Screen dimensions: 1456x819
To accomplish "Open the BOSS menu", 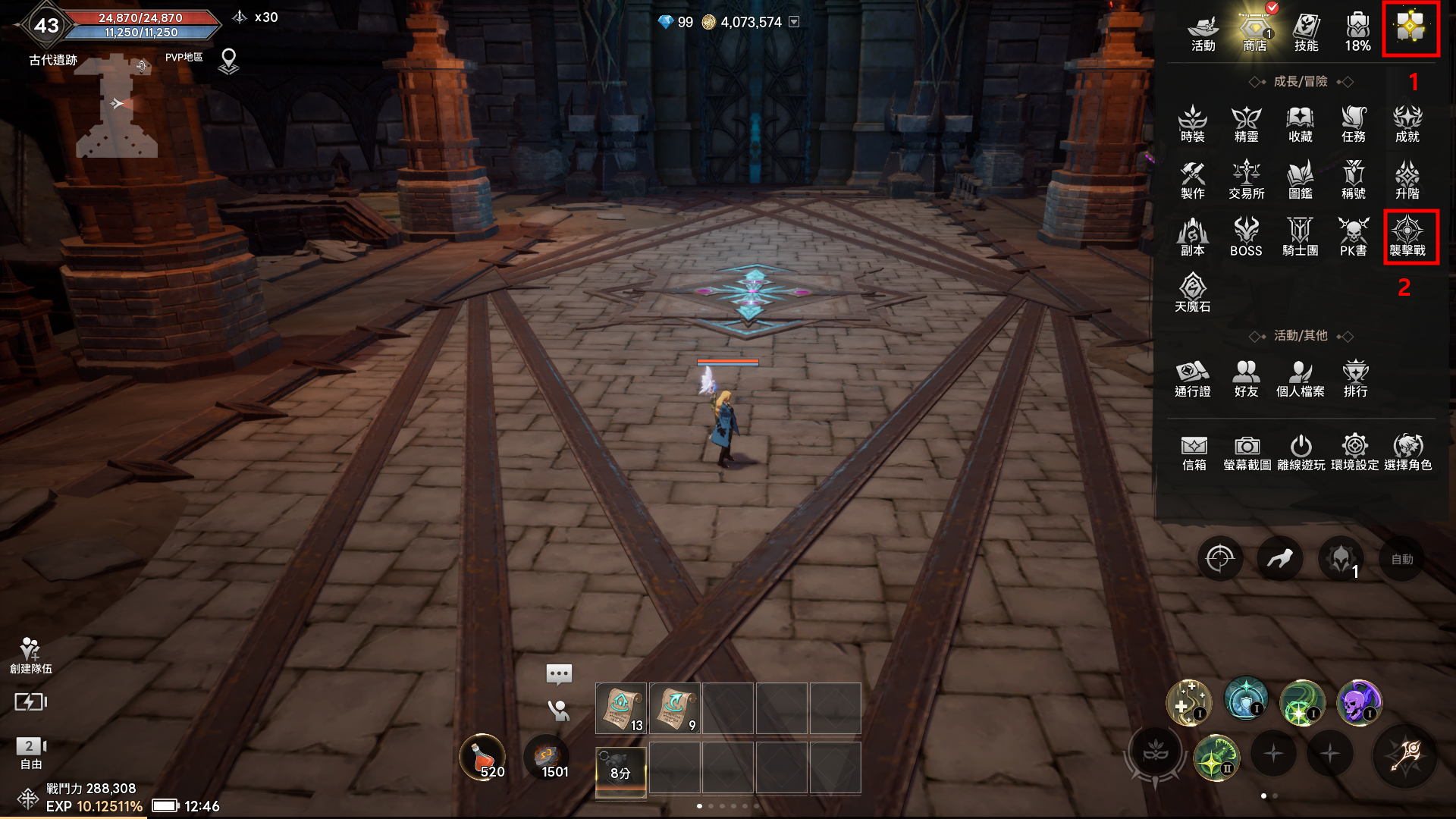I will point(1246,237).
